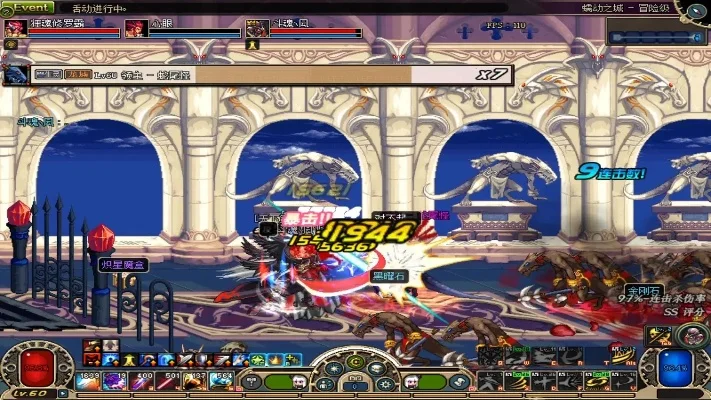The height and width of the screenshot is (400, 711).
Task: Select the second party member portrait
Action: pyautogui.click(x=135, y=29)
